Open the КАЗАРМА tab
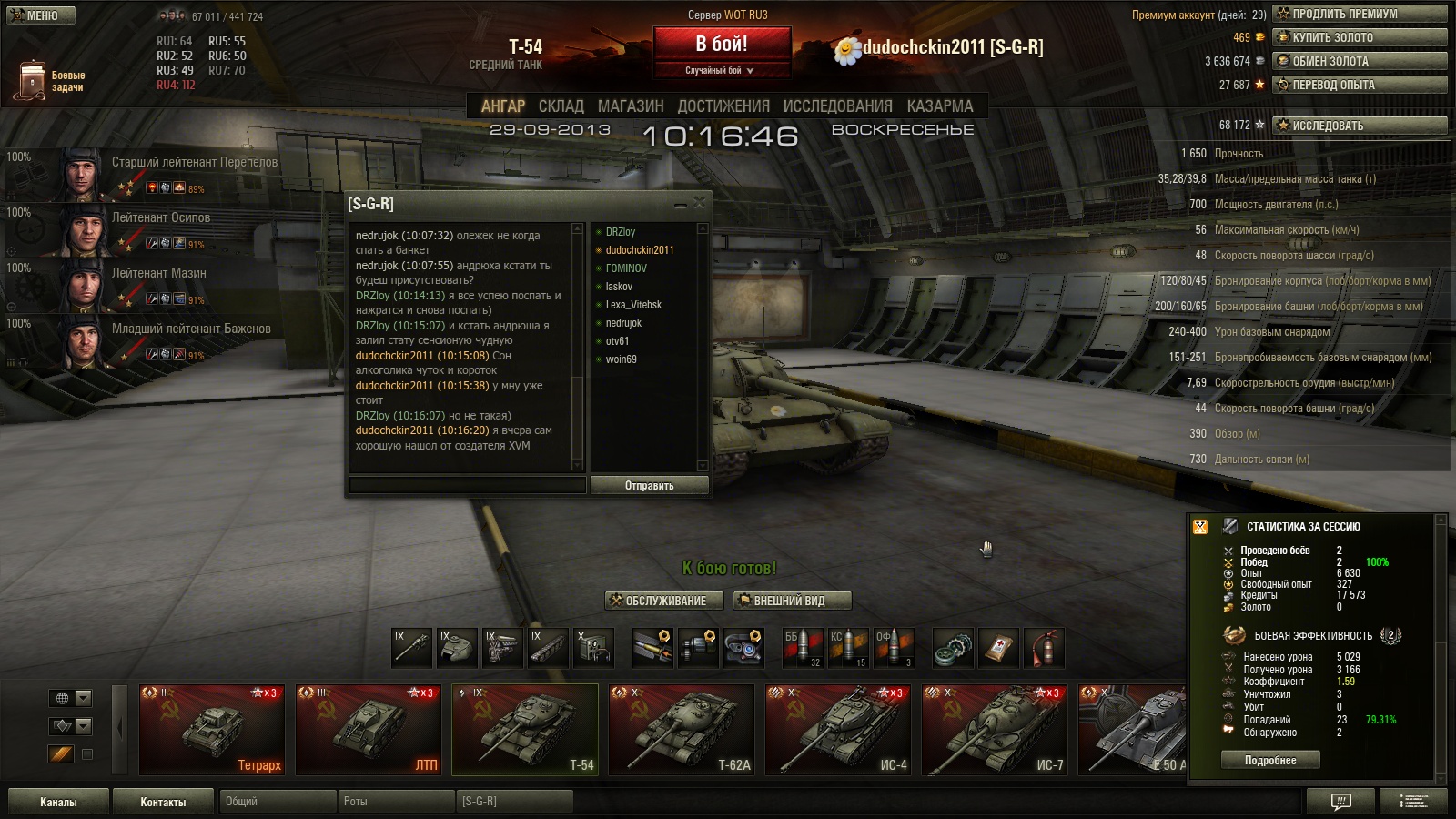The width and height of the screenshot is (1456, 819). pyautogui.click(x=940, y=106)
